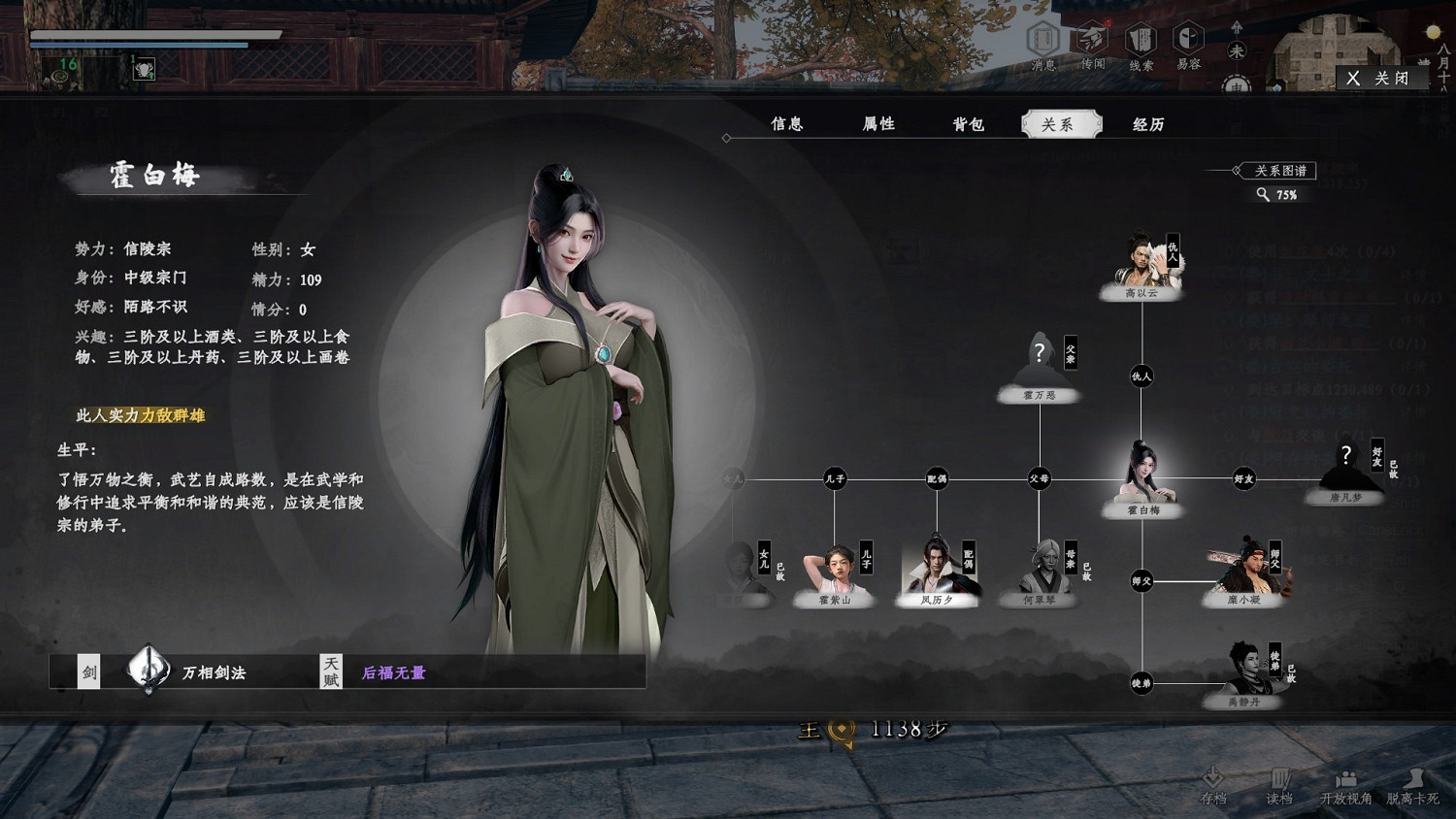Close the character panel with 关闭
The height and width of the screenshot is (819, 1456).
pyautogui.click(x=1379, y=78)
